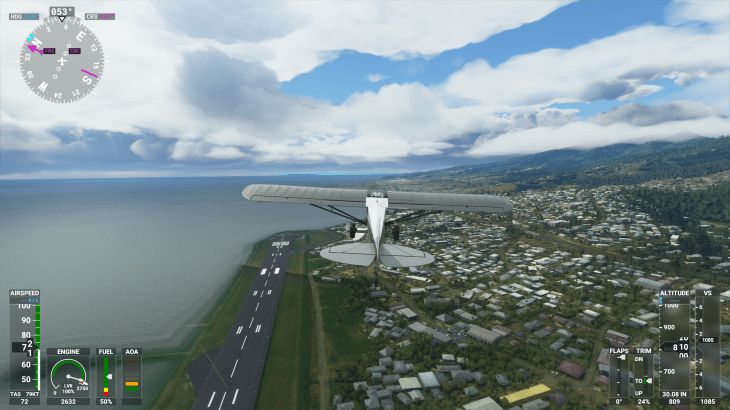Click the heading compass dial
This screenshot has height=410, width=730.
[x=61, y=60]
